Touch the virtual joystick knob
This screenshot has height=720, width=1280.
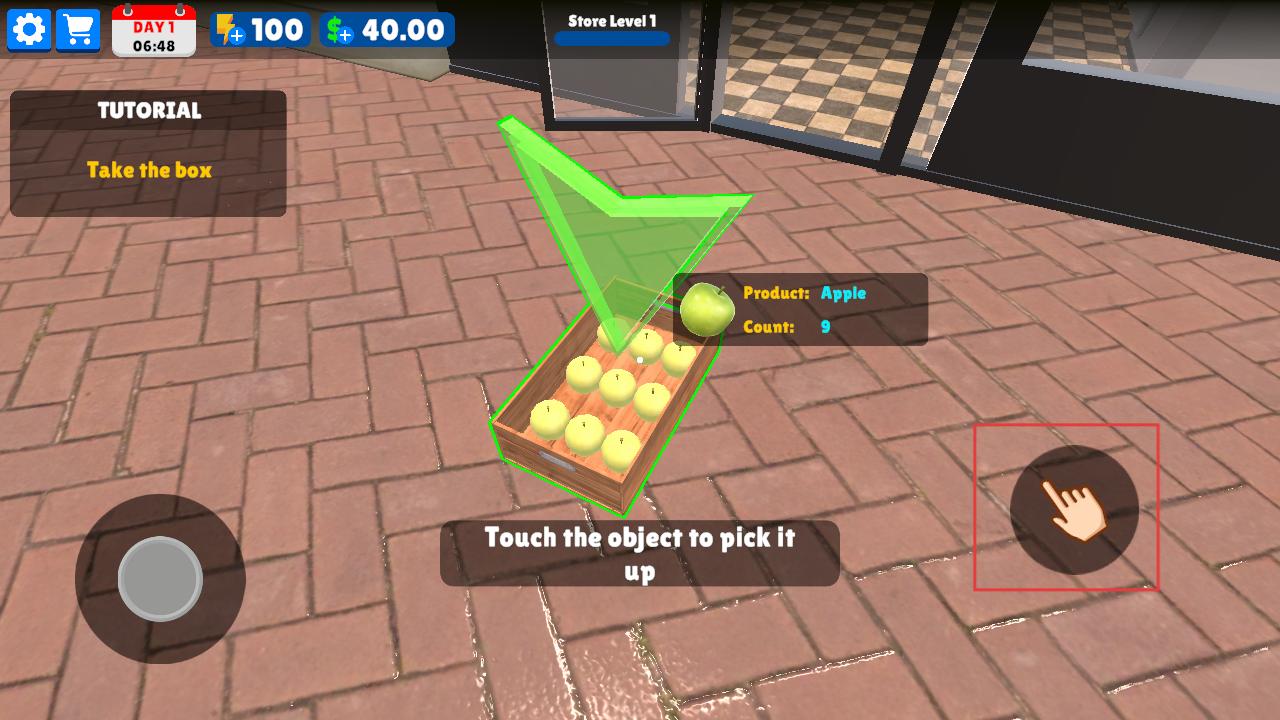160,579
